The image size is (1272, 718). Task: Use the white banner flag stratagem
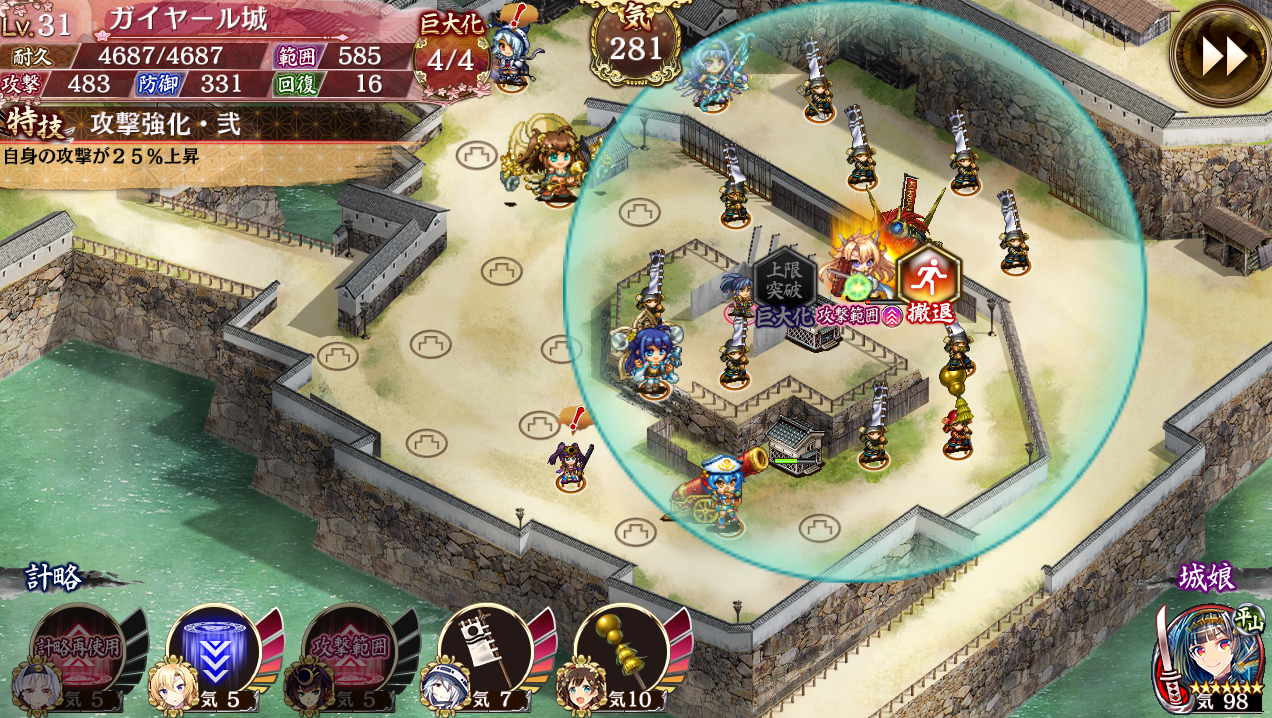pyautogui.click(x=485, y=648)
